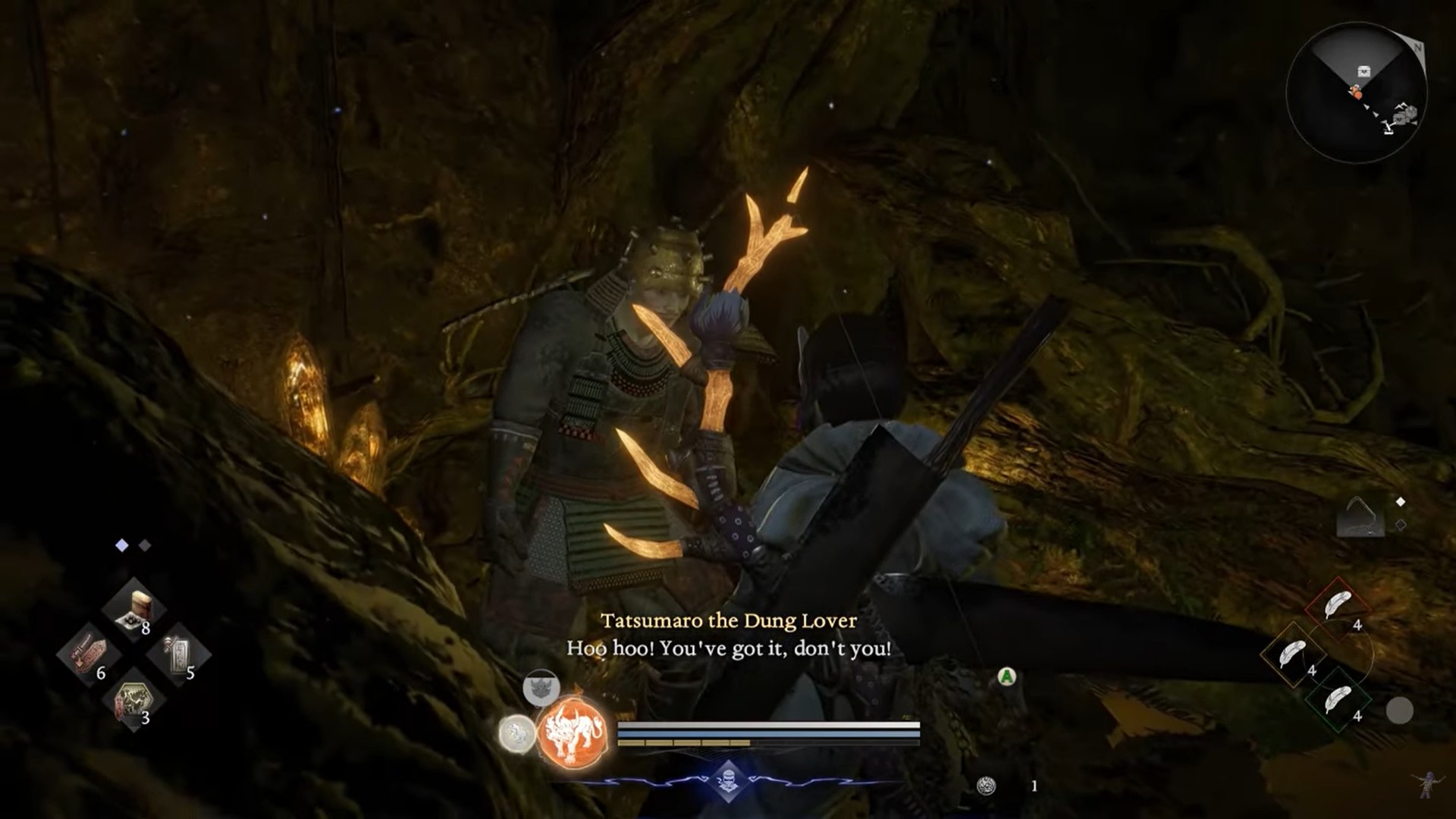Select the red-bordered feather skill slot
The image size is (1456, 819).
tap(1338, 608)
